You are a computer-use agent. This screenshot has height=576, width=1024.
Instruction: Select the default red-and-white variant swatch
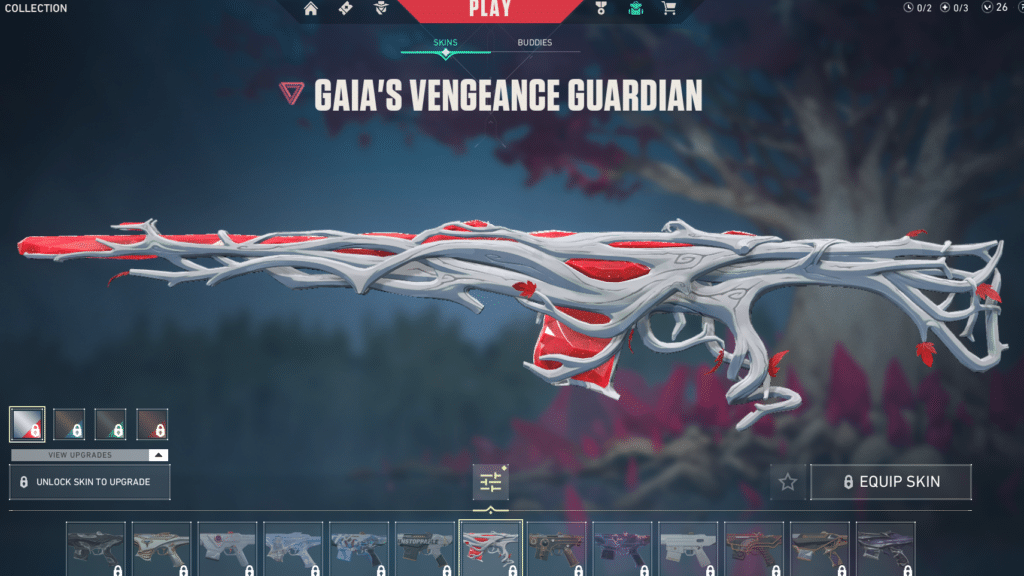pos(27,424)
